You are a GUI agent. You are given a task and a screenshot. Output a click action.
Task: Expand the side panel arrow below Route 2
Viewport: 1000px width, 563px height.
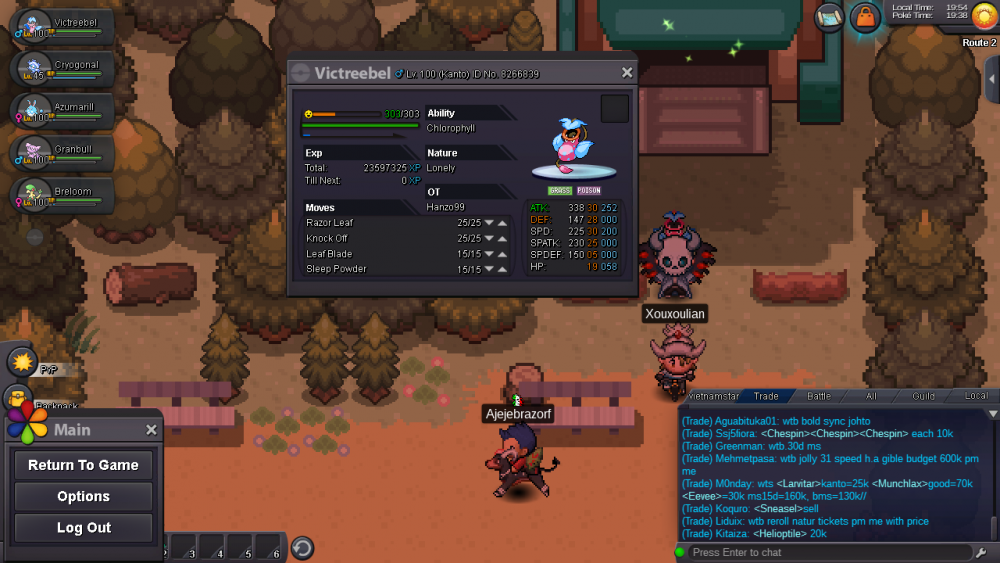992,80
